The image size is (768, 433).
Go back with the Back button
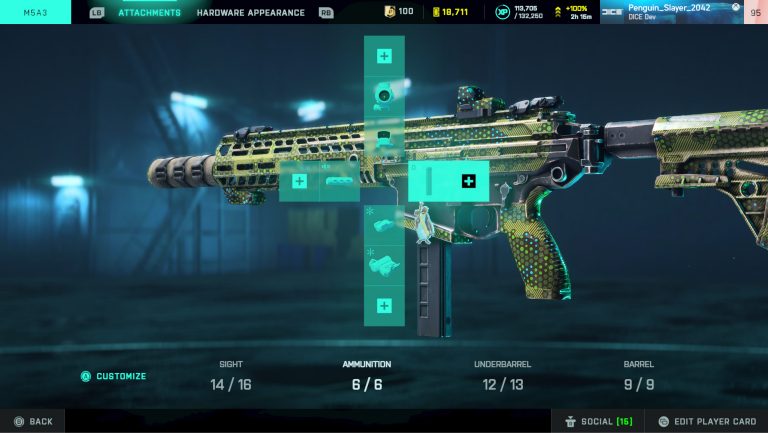click(x=32, y=421)
